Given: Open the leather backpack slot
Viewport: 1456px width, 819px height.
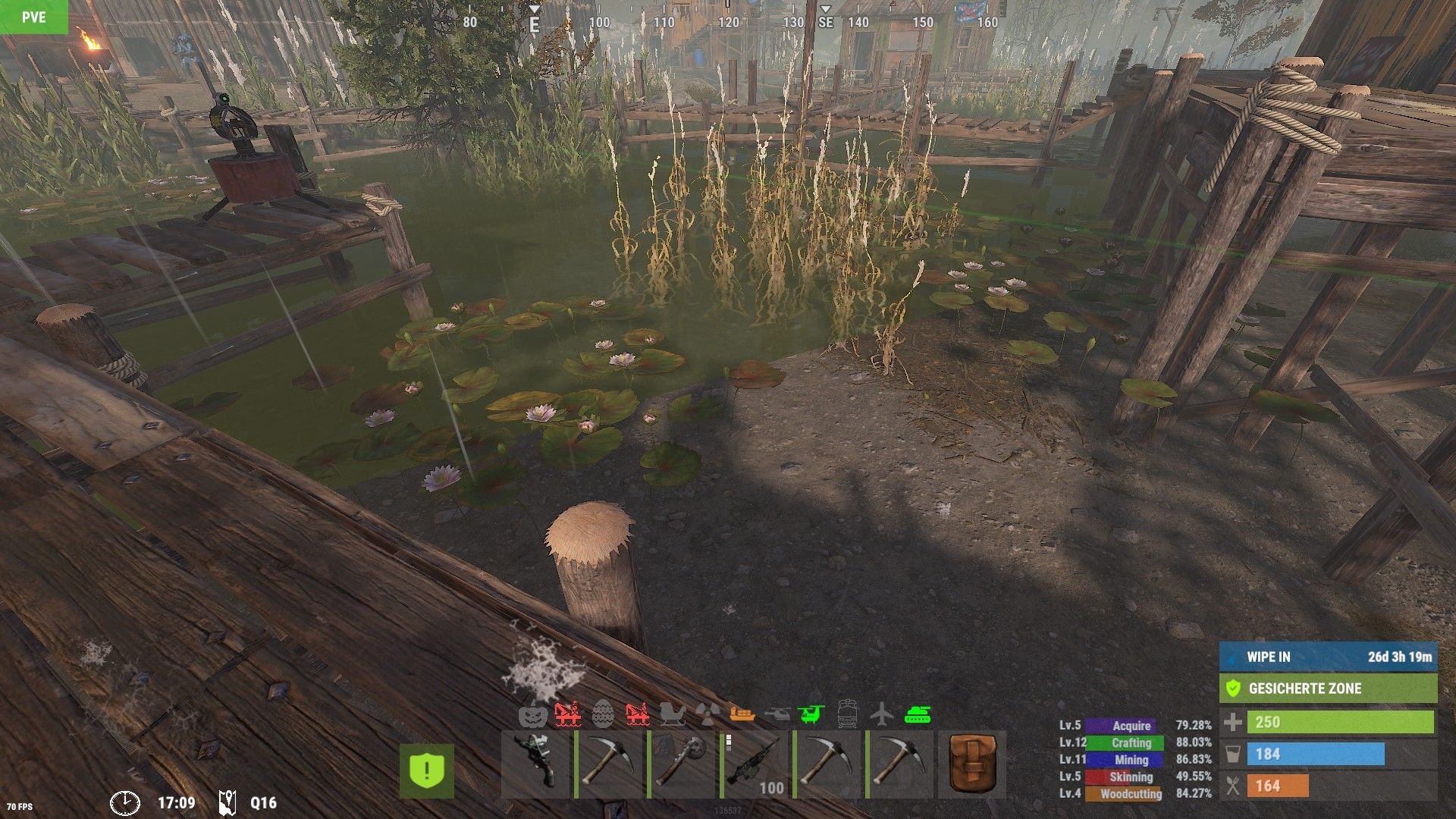Looking at the screenshot, I should pos(972,764).
